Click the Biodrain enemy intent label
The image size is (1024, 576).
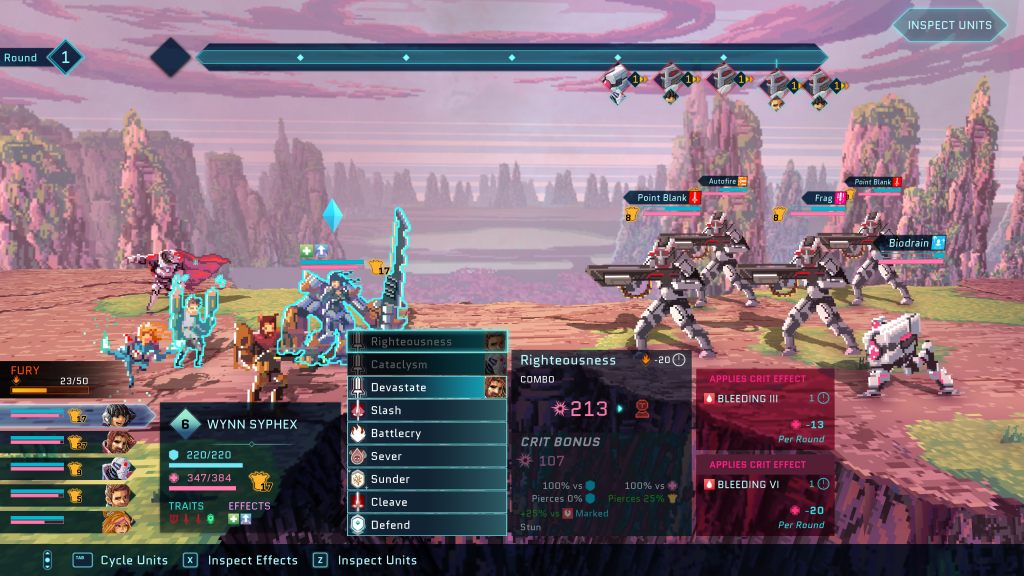(910, 243)
